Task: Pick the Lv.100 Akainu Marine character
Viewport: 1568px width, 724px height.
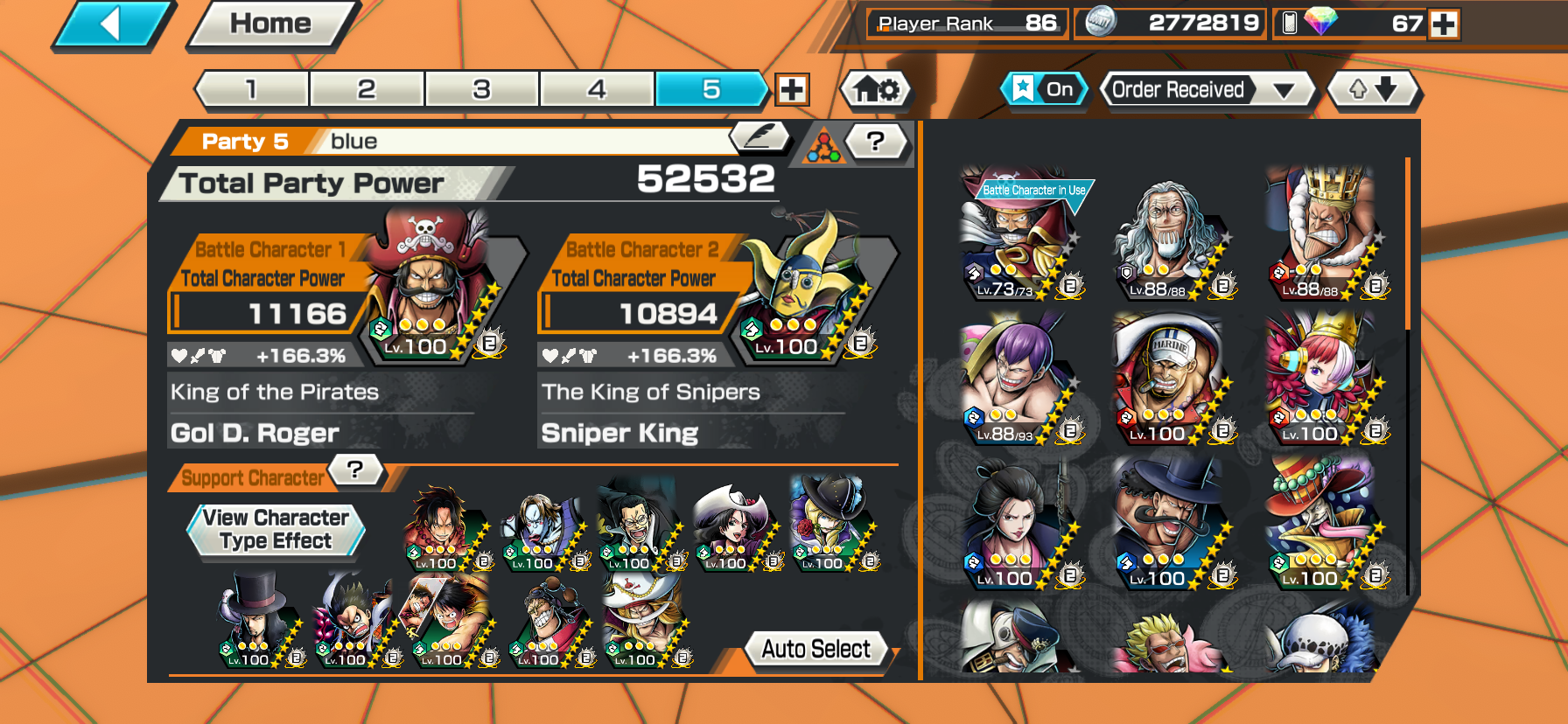Action: [1168, 381]
